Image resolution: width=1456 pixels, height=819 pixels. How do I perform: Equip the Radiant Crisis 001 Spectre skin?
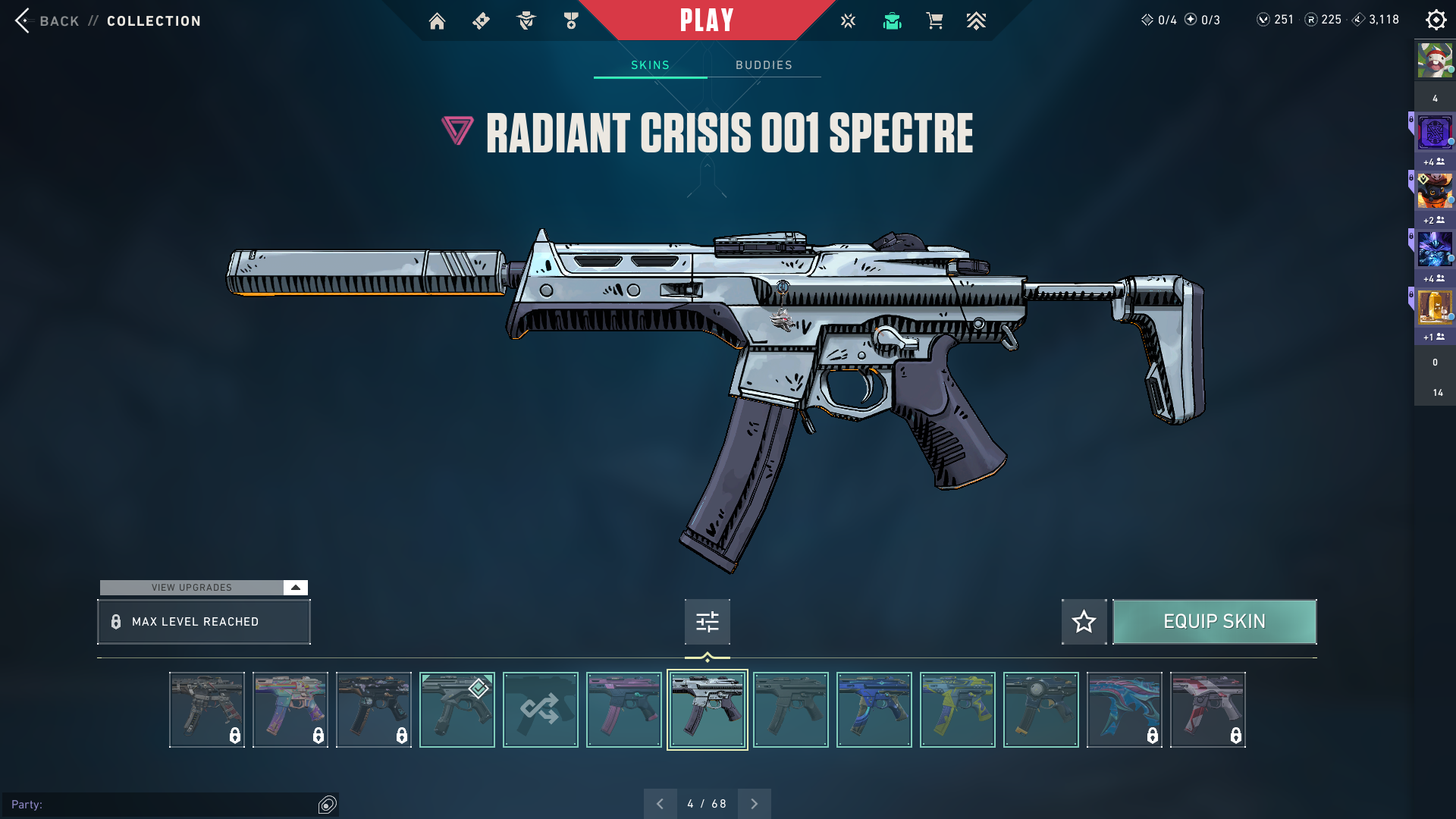pyautogui.click(x=1214, y=622)
